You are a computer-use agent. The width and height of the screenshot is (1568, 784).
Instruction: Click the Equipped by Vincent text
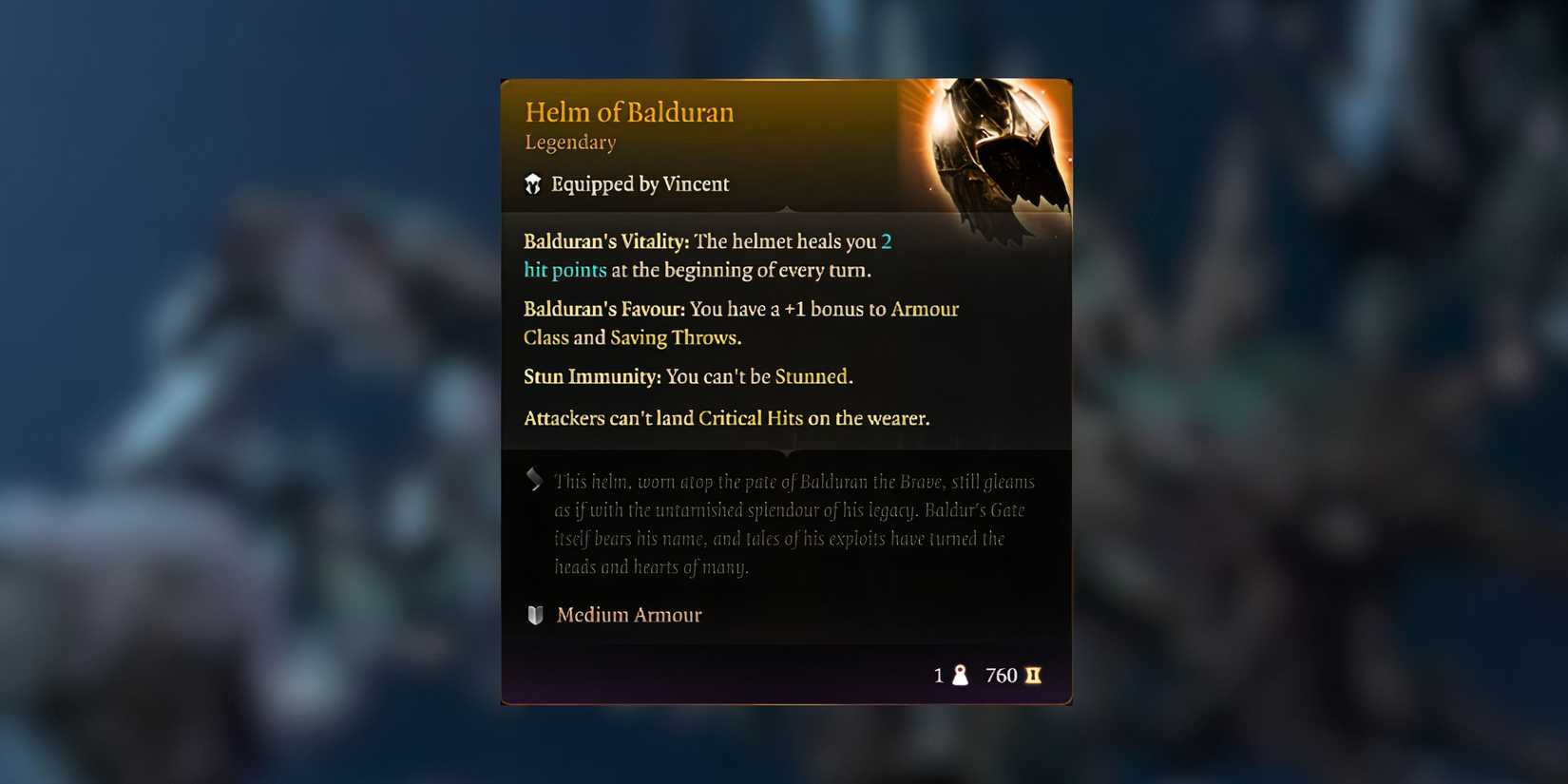click(x=640, y=183)
